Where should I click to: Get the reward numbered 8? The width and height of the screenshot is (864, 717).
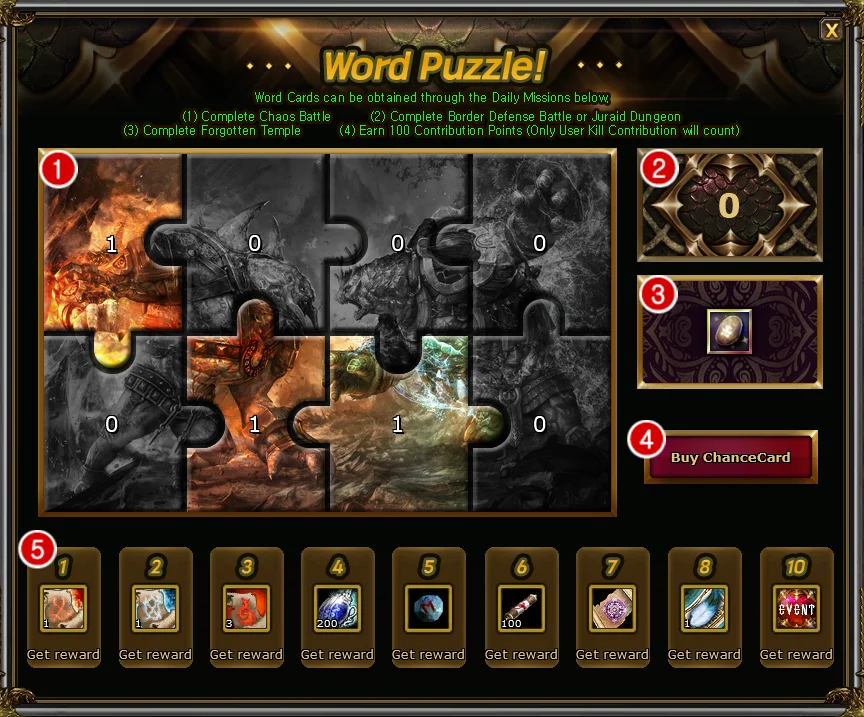point(704,655)
